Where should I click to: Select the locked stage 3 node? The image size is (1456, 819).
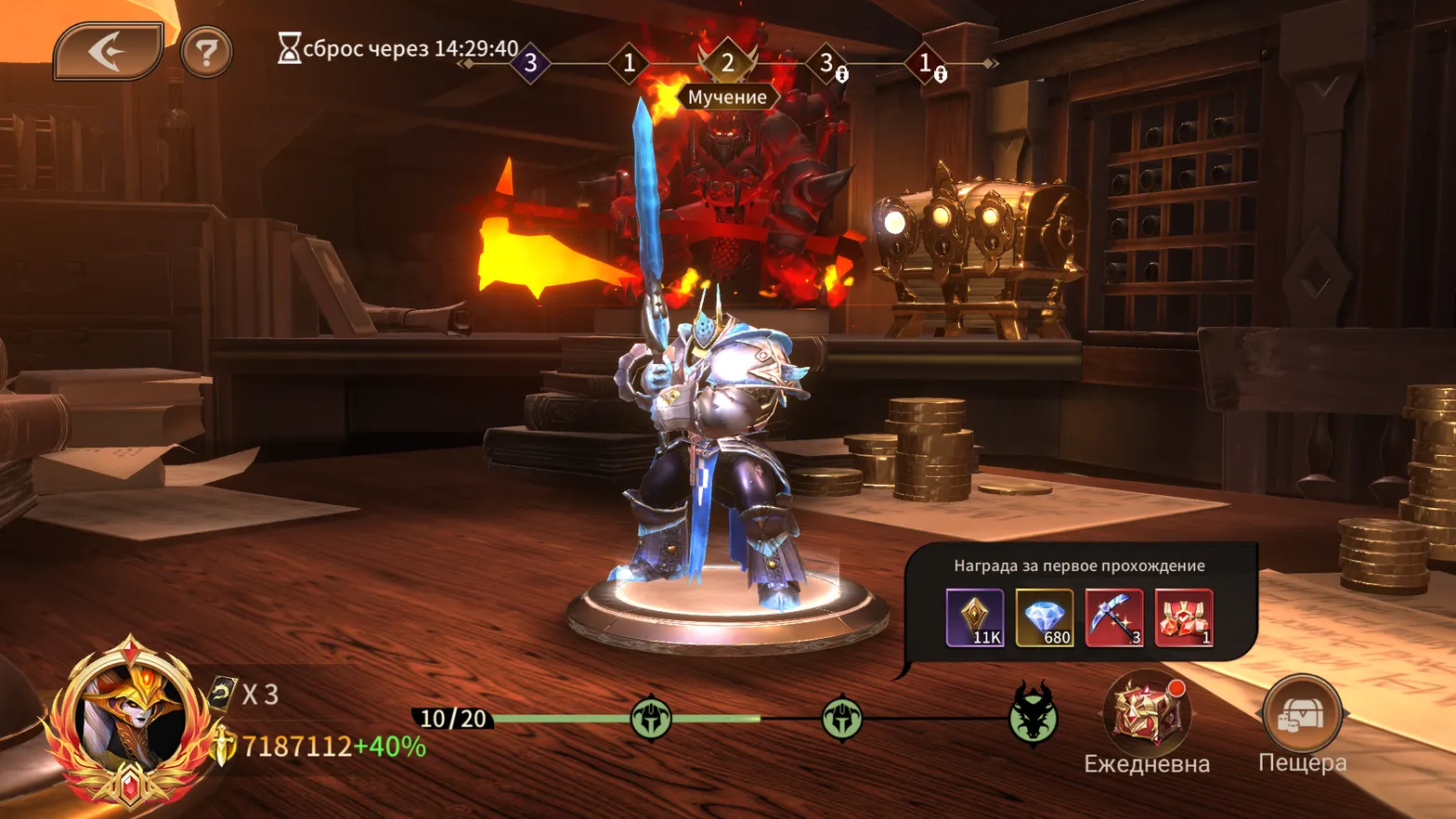point(825,63)
